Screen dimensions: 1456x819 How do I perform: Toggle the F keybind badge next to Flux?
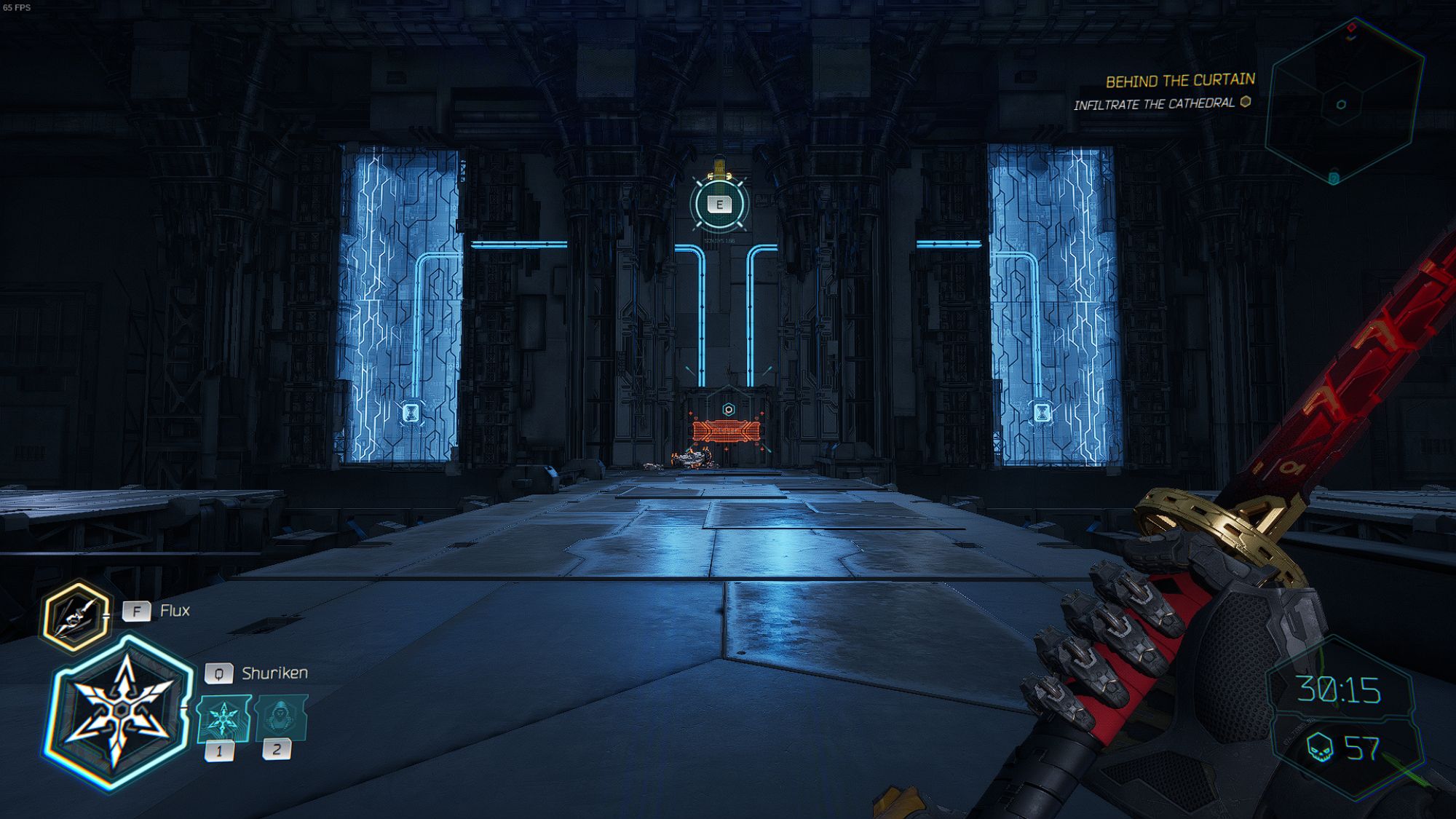[x=138, y=612]
